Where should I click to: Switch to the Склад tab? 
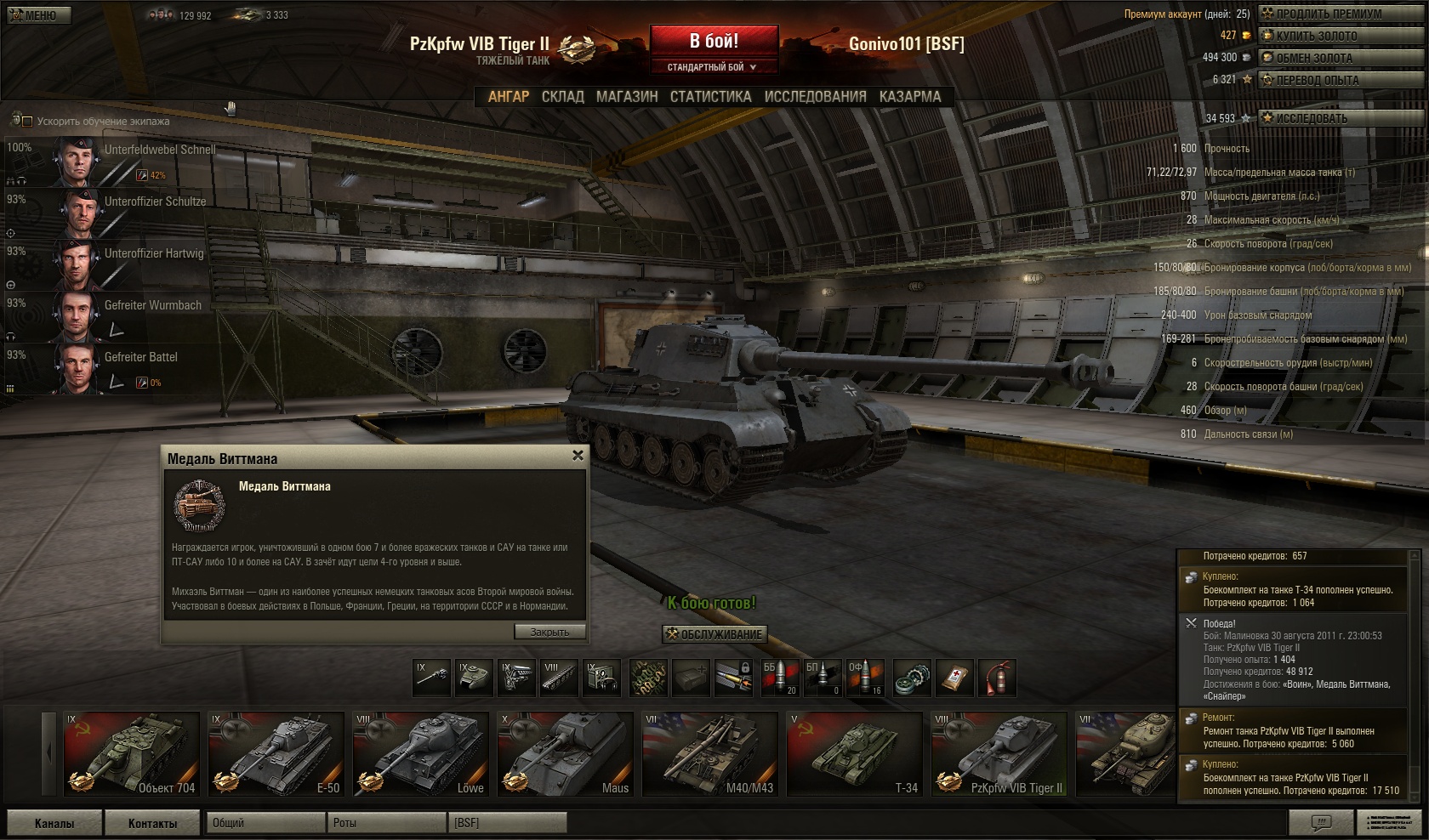pos(562,97)
